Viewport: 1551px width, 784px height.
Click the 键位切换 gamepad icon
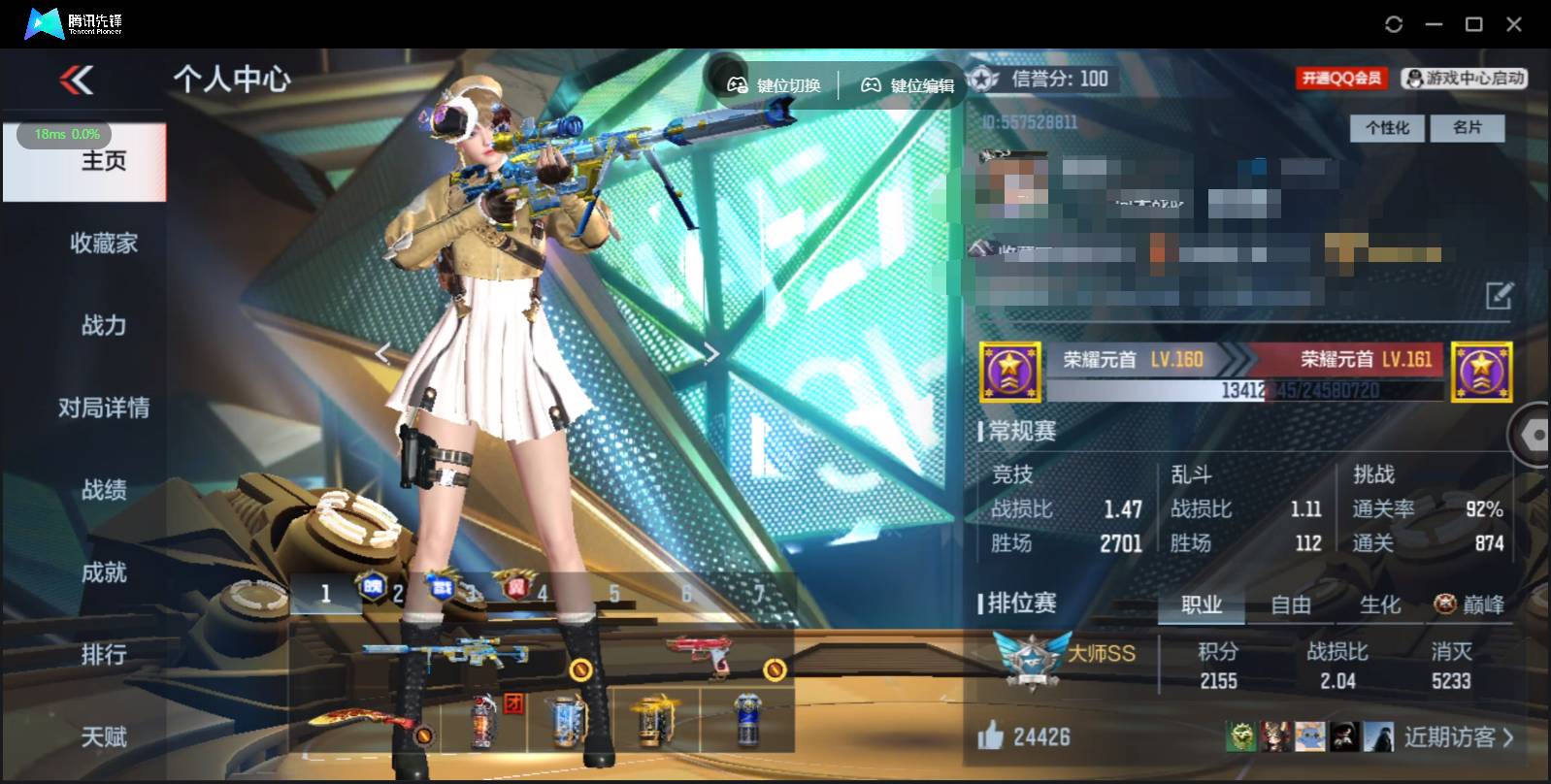pyautogui.click(x=736, y=85)
